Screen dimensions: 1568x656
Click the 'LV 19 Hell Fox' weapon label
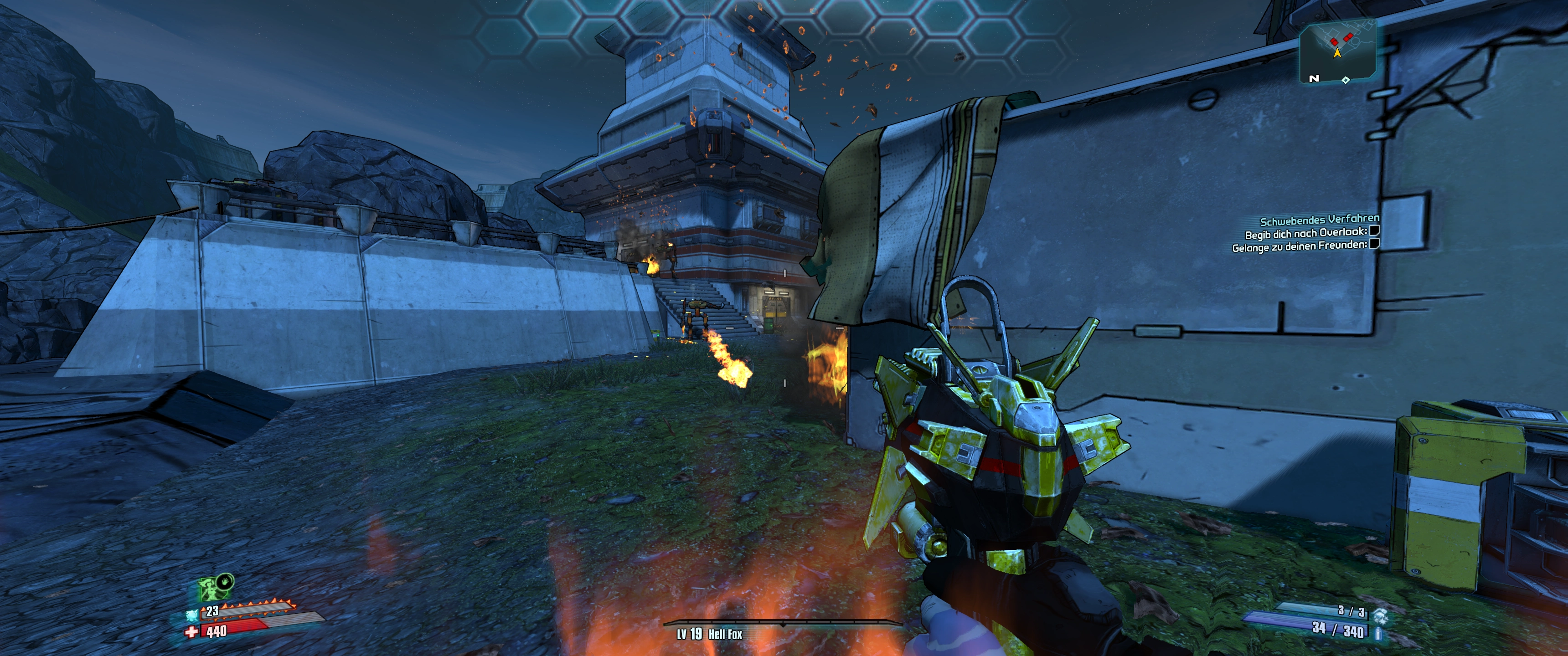[710, 634]
